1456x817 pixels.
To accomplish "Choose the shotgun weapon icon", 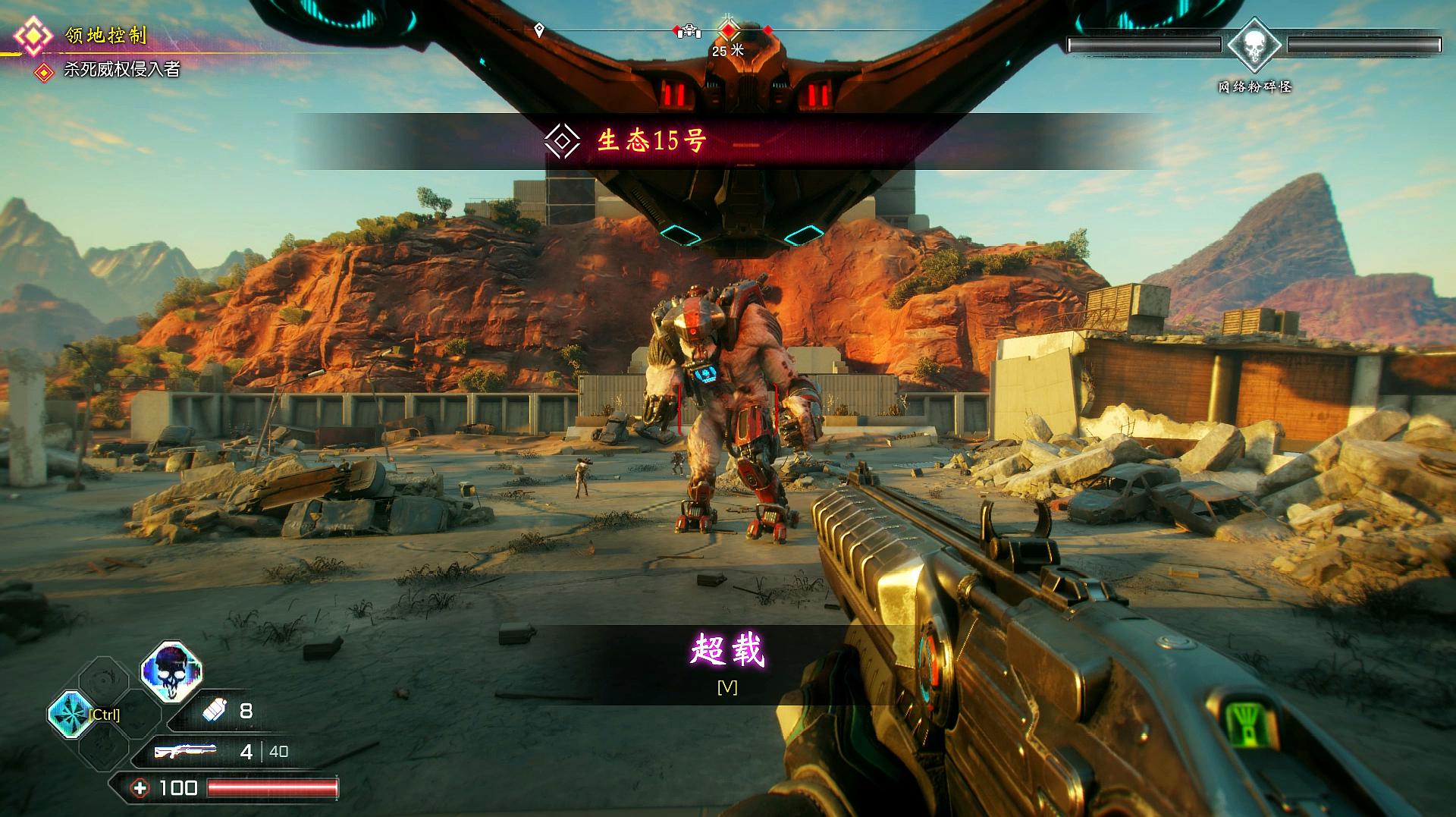I will coord(185,751).
